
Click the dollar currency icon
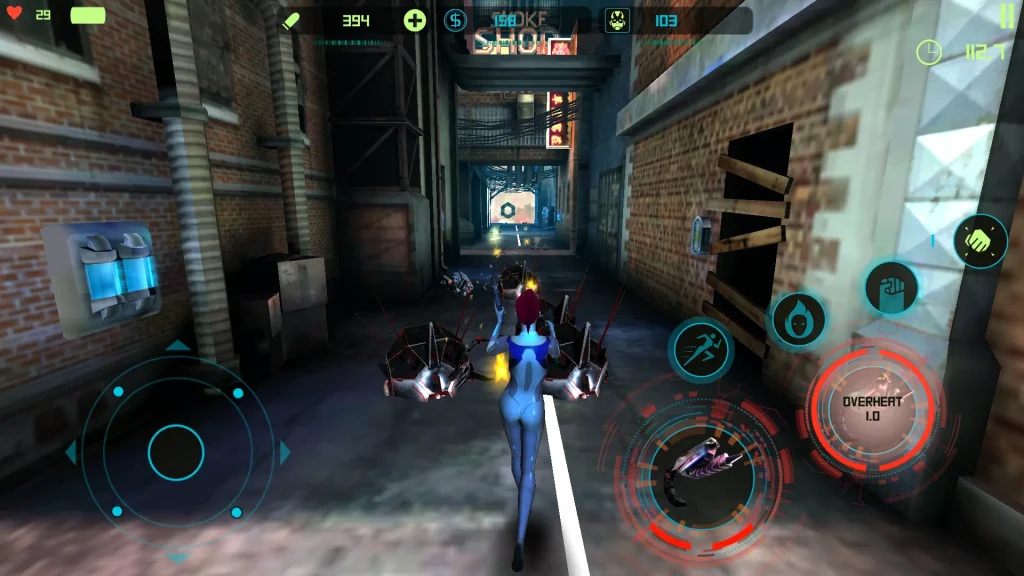click(x=455, y=20)
